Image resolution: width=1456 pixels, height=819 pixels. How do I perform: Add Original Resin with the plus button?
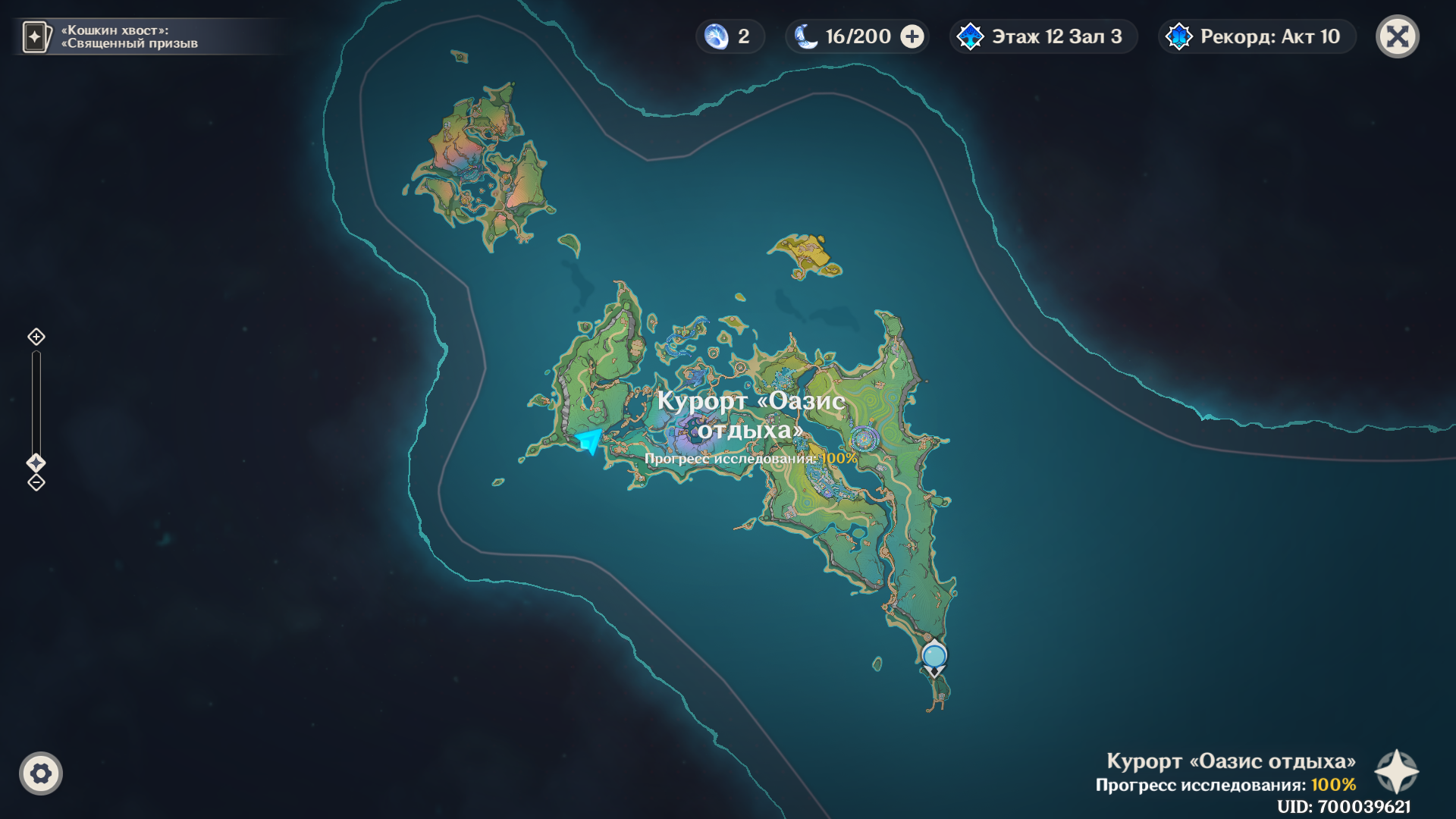912,36
